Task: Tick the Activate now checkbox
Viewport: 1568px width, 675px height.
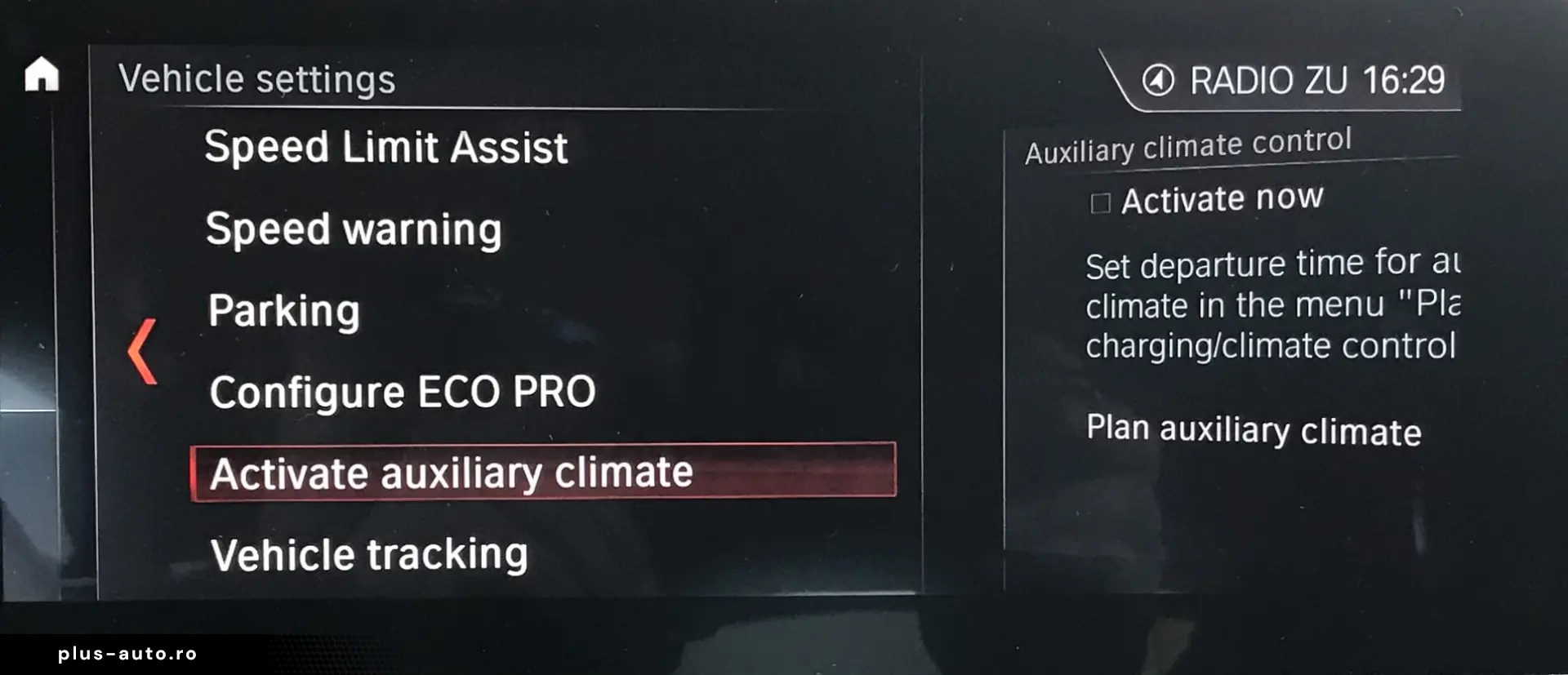Action: point(1100,202)
